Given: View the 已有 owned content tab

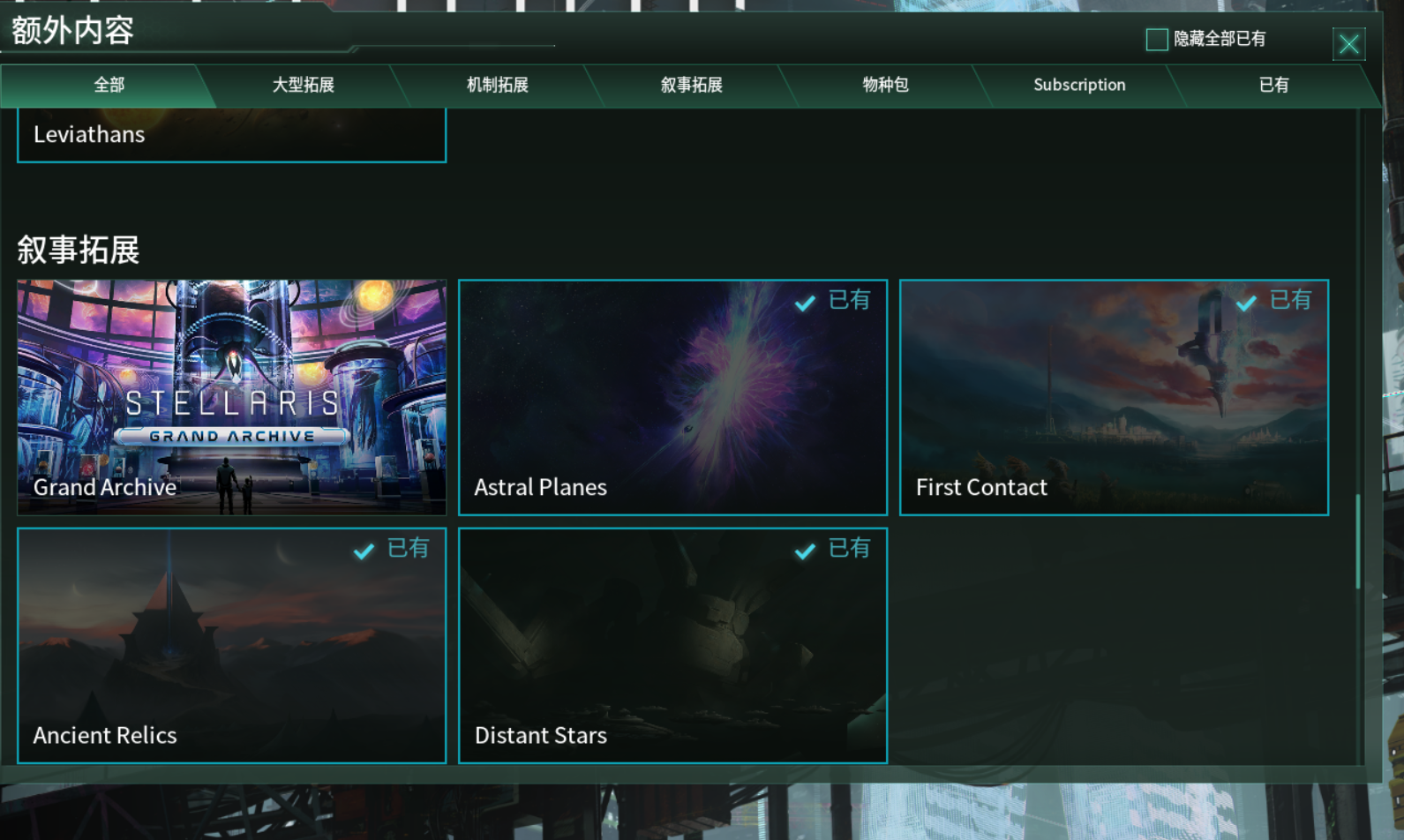Looking at the screenshot, I should (x=1273, y=86).
